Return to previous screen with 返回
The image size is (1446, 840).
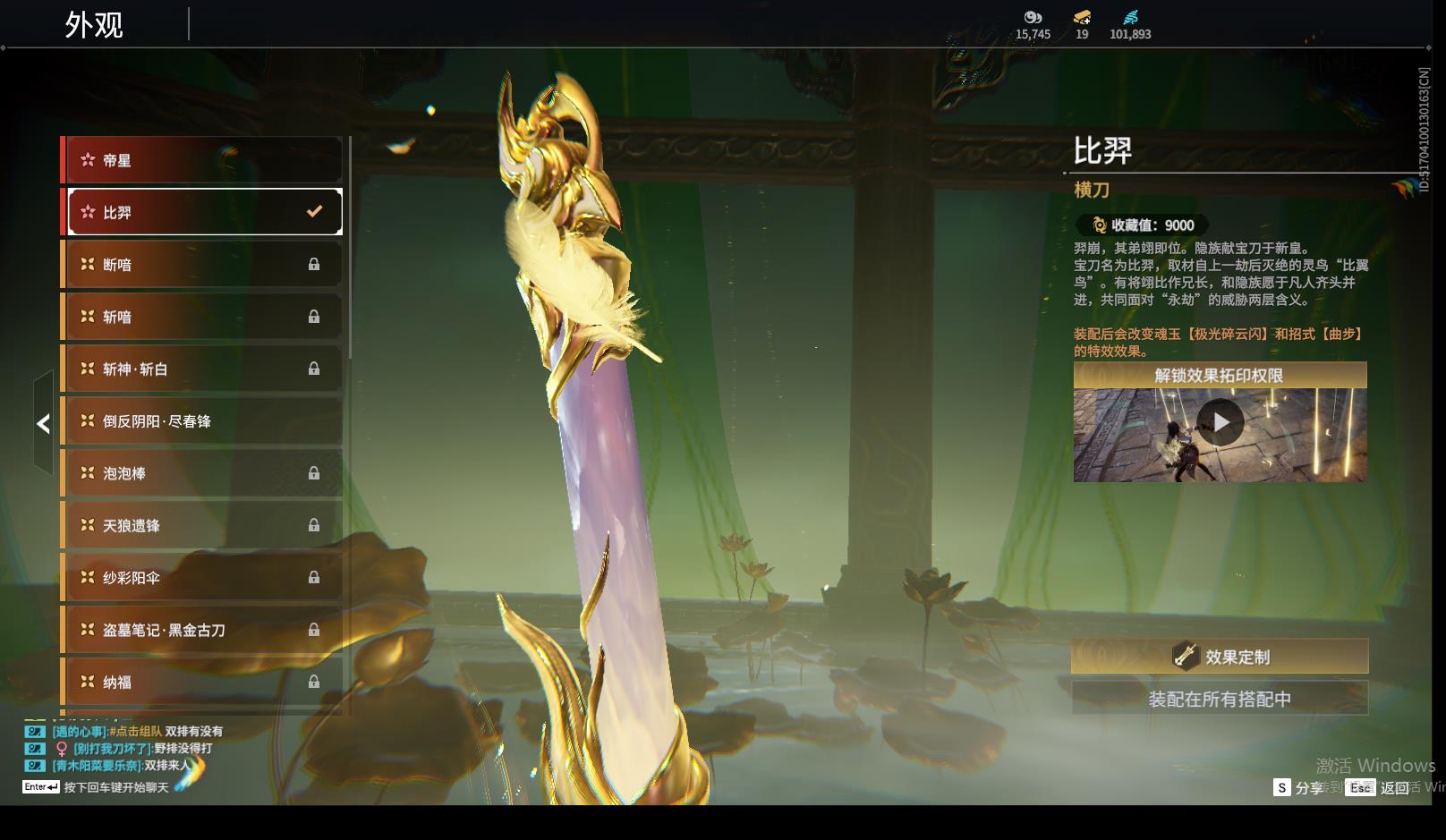point(1382,788)
